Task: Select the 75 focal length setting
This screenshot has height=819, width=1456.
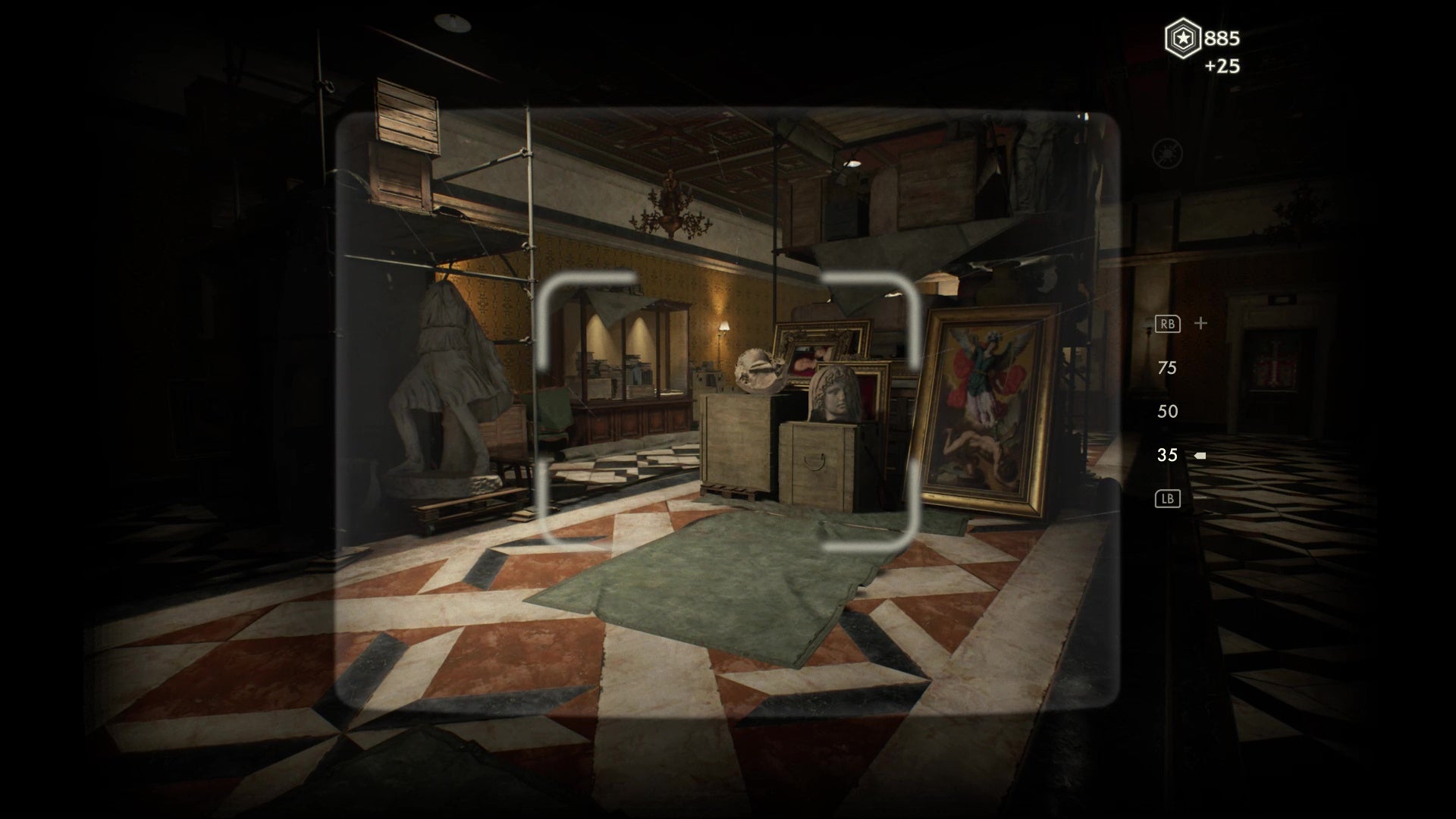Action: pos(1166,368)
